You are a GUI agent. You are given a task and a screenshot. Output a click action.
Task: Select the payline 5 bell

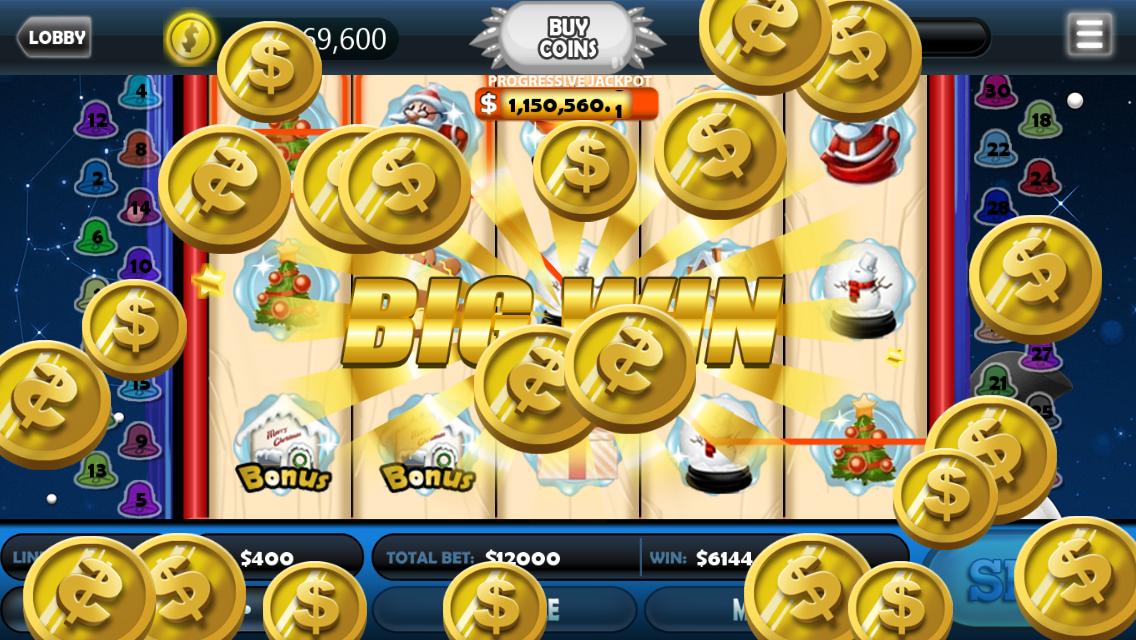140,499
